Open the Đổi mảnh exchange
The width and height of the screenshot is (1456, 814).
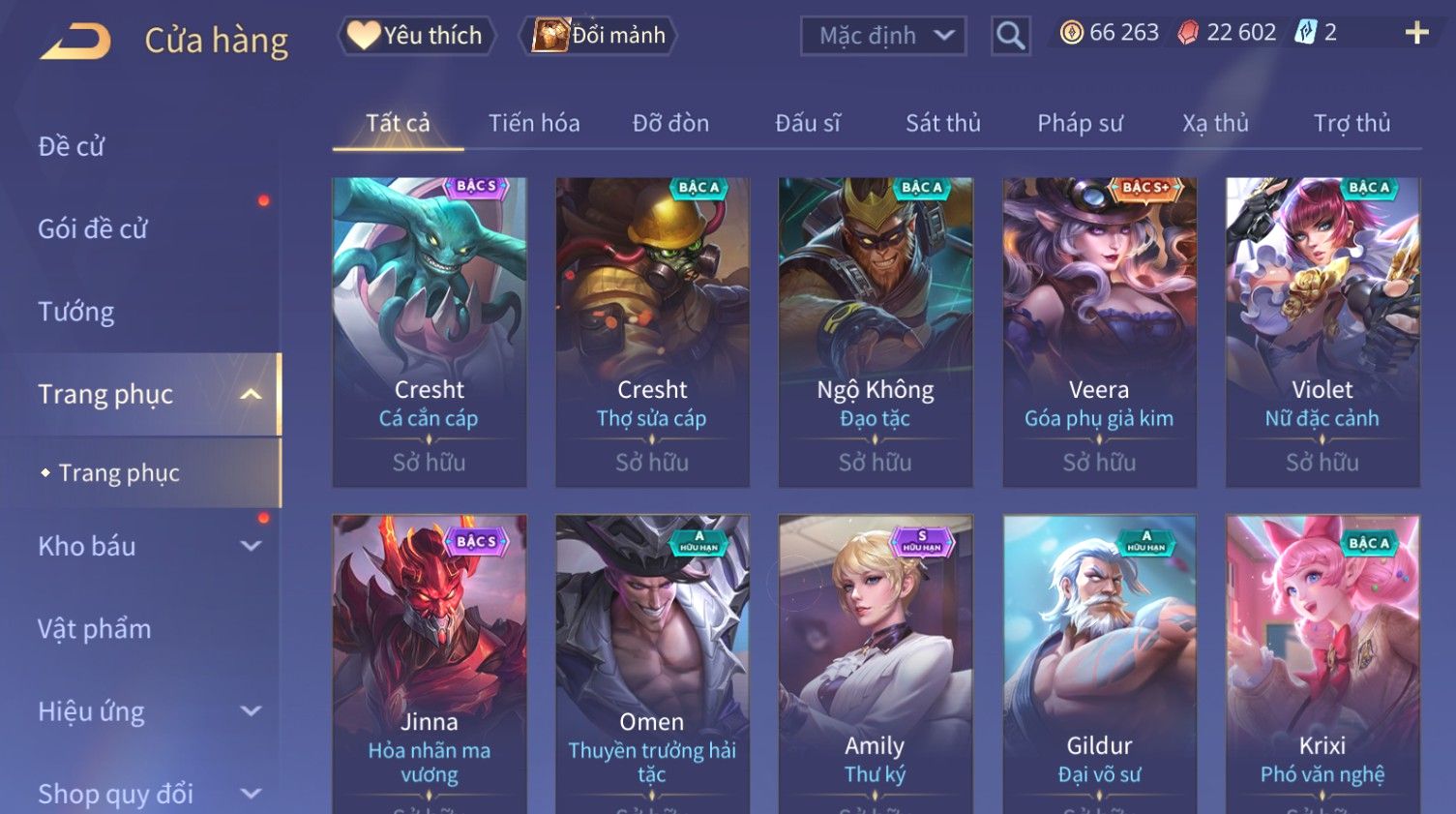pyautogui.click(x=600, y=36)
